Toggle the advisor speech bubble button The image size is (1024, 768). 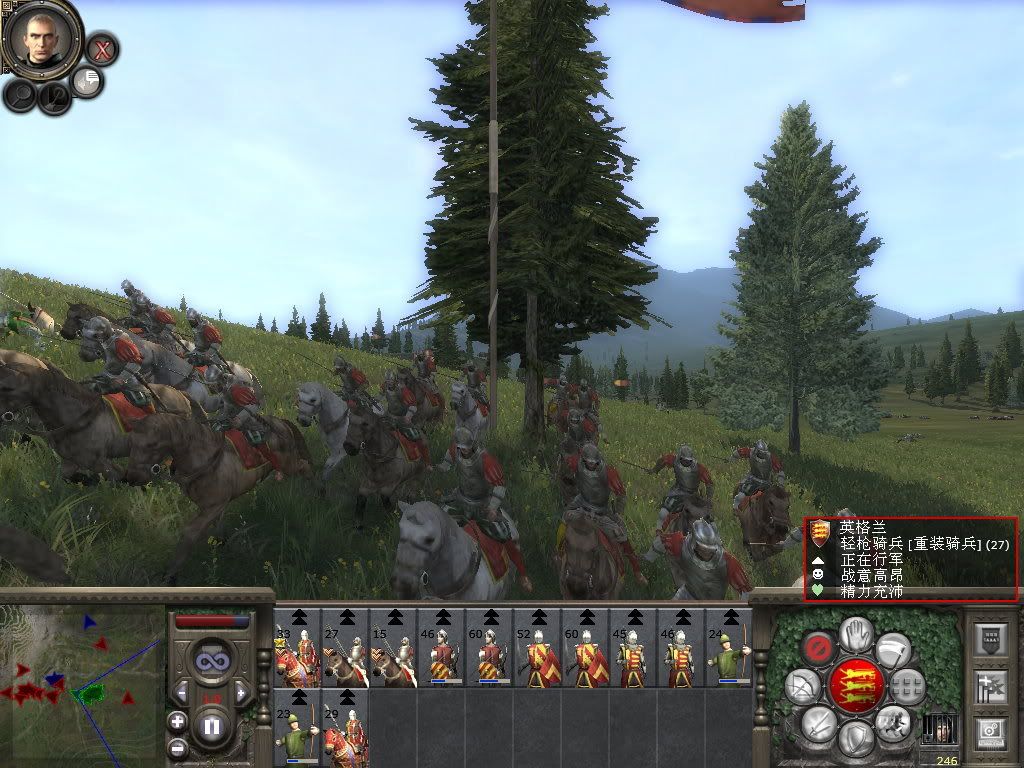coord(88,82)
